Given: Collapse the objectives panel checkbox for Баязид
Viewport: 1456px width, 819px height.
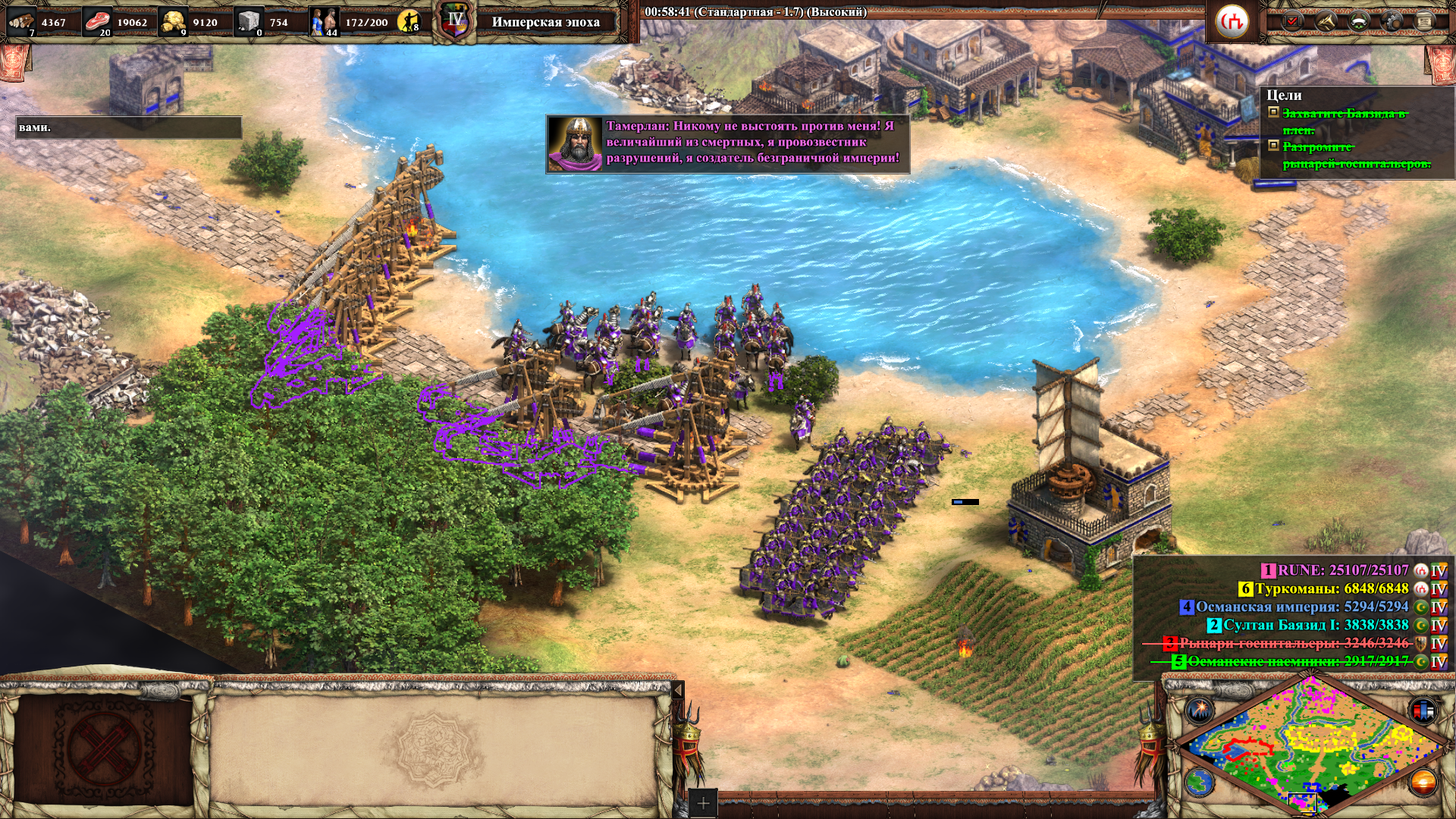Looking at the screenshot, I should coord(1274,112).
